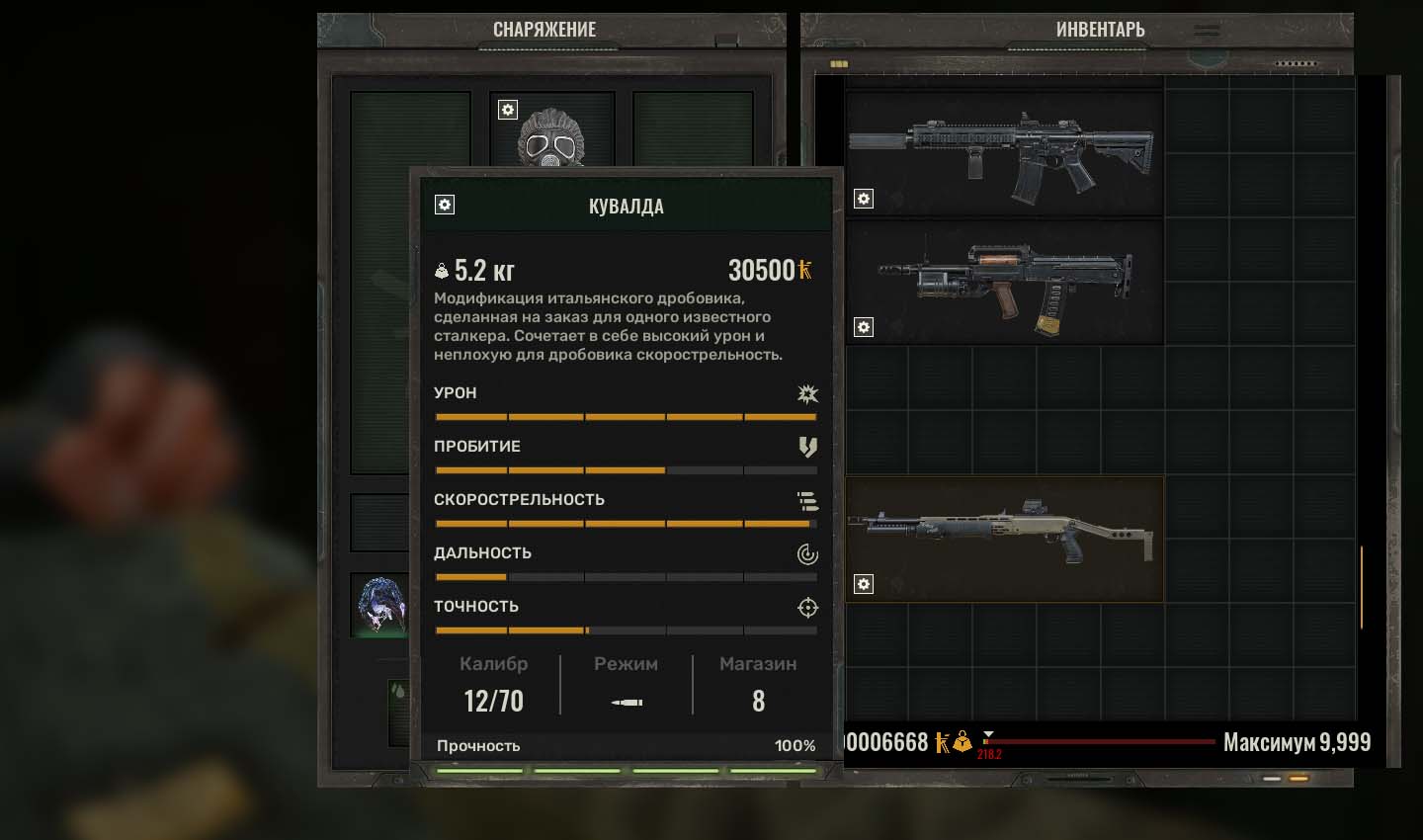Open the gear icon on the shotgun slot
Screen dimensions: 1423x840
[x=864, y=584]
